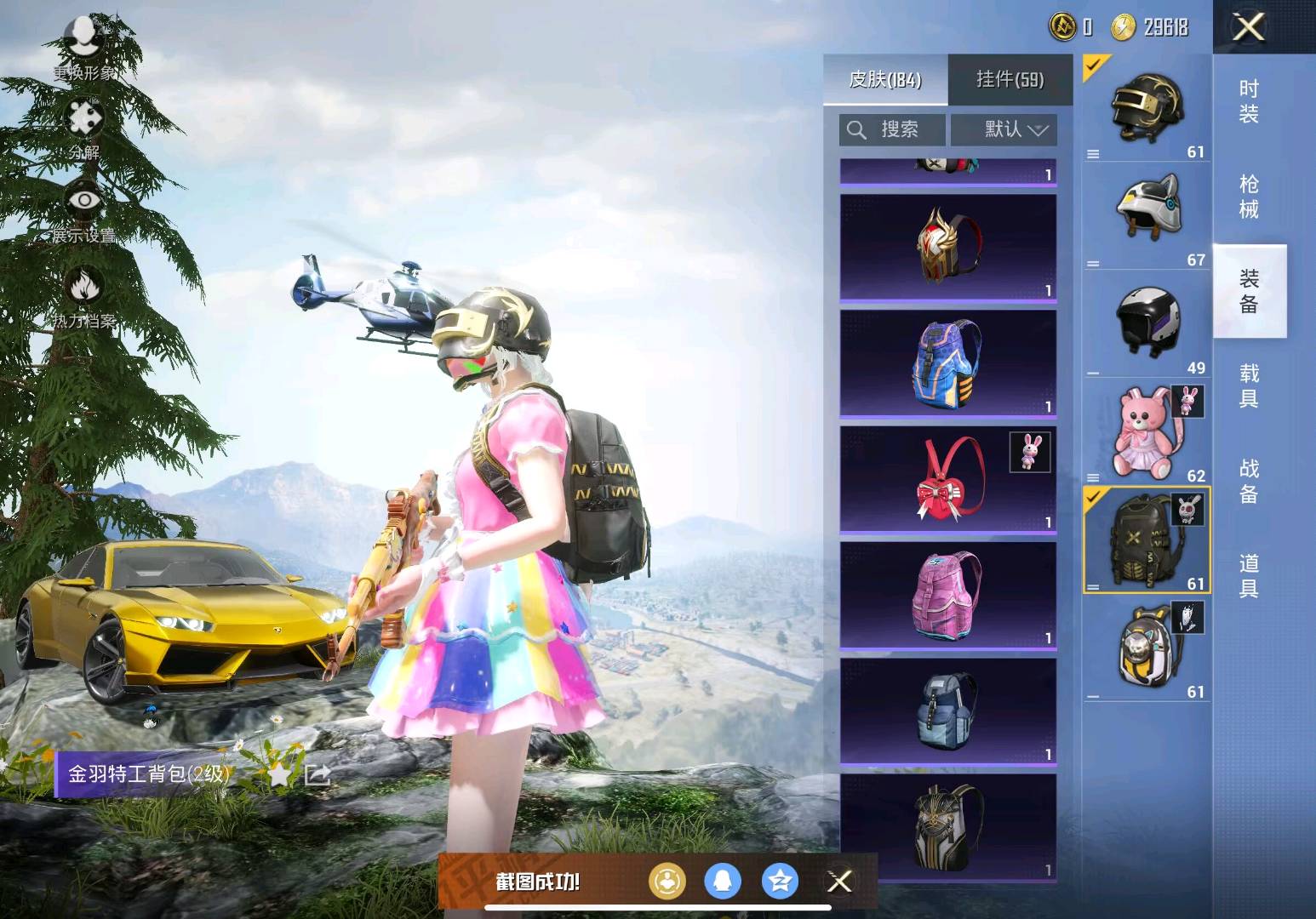Open the 热力档案 heat archive
This screenshot has width=1316, height=919.
coord(84,296)
